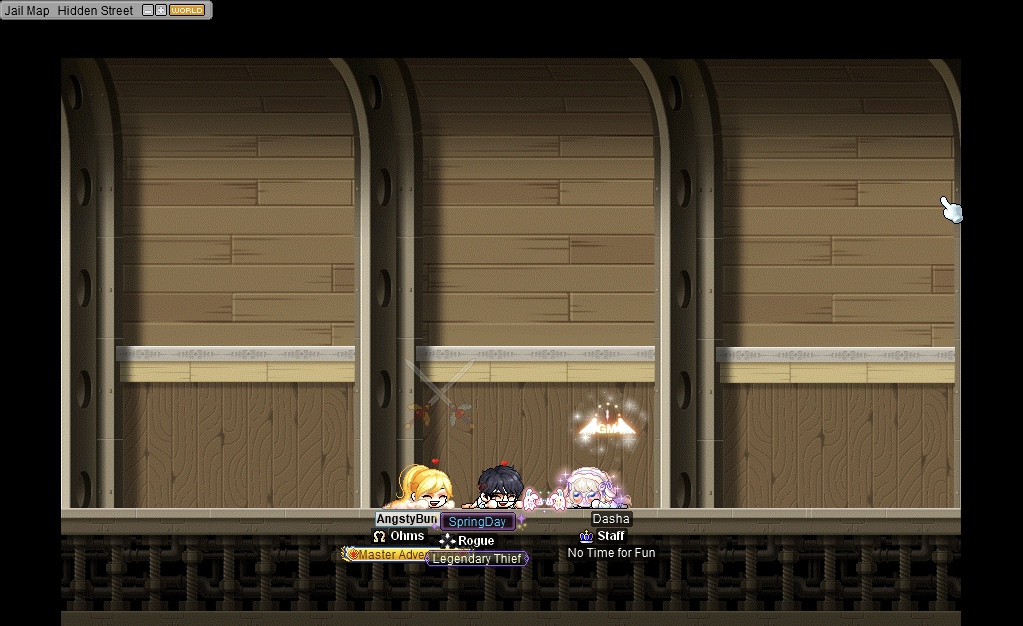Open the WORLD map button

click(187, 11)
